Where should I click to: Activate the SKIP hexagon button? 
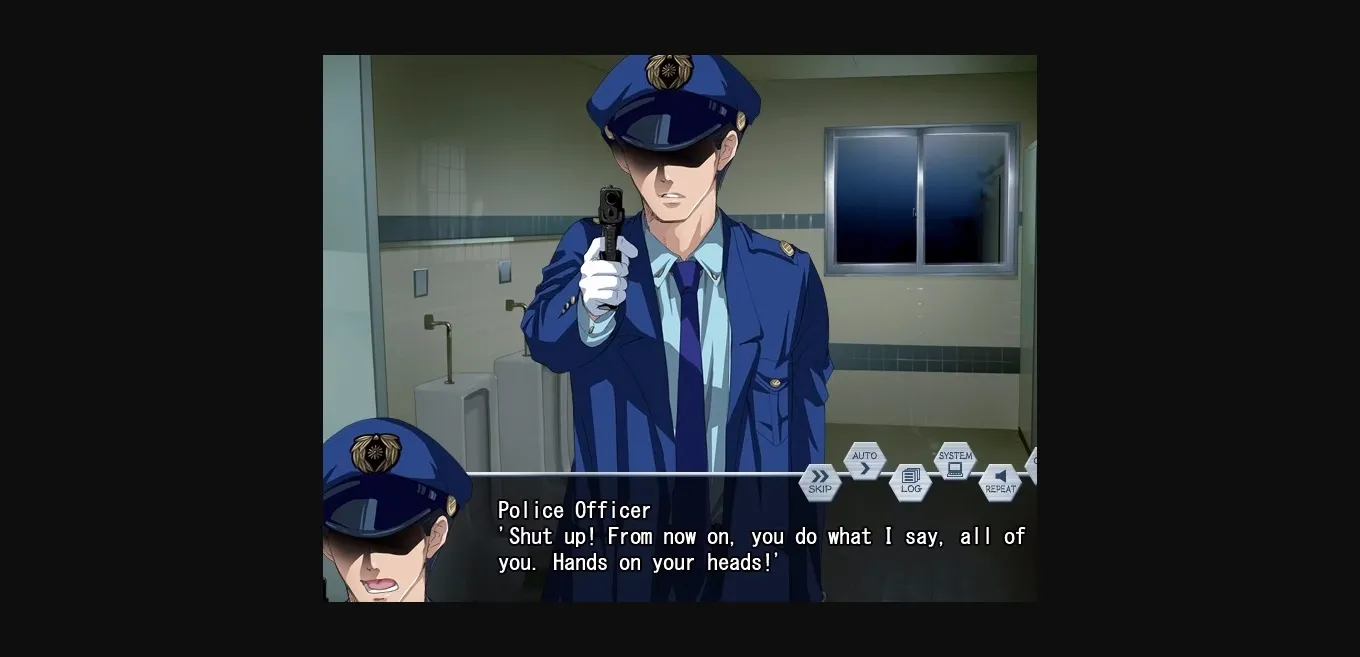click(x=820, y=482)
